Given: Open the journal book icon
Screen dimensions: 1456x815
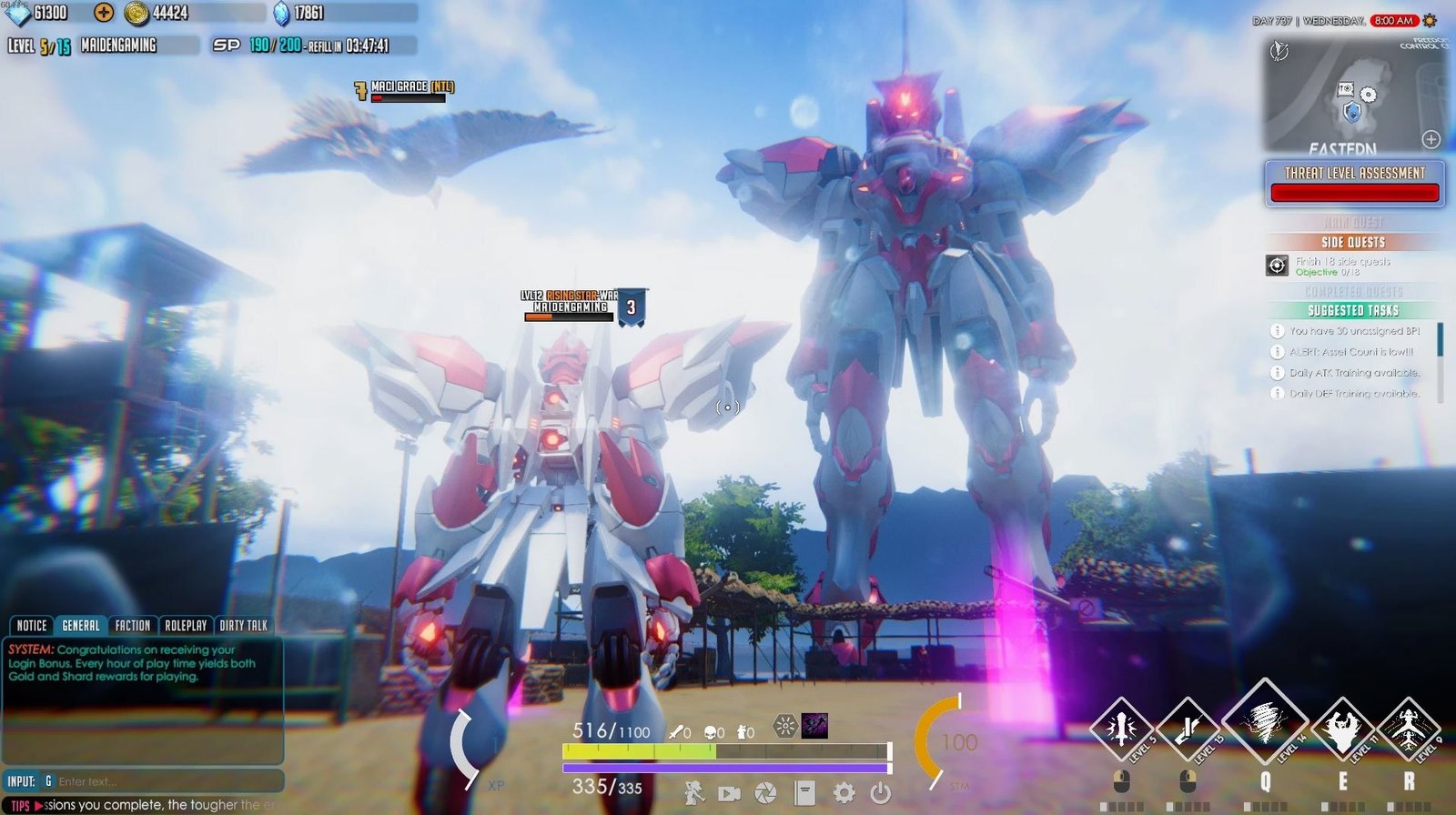Looking at the screenshot, I should tap(804, 793).
